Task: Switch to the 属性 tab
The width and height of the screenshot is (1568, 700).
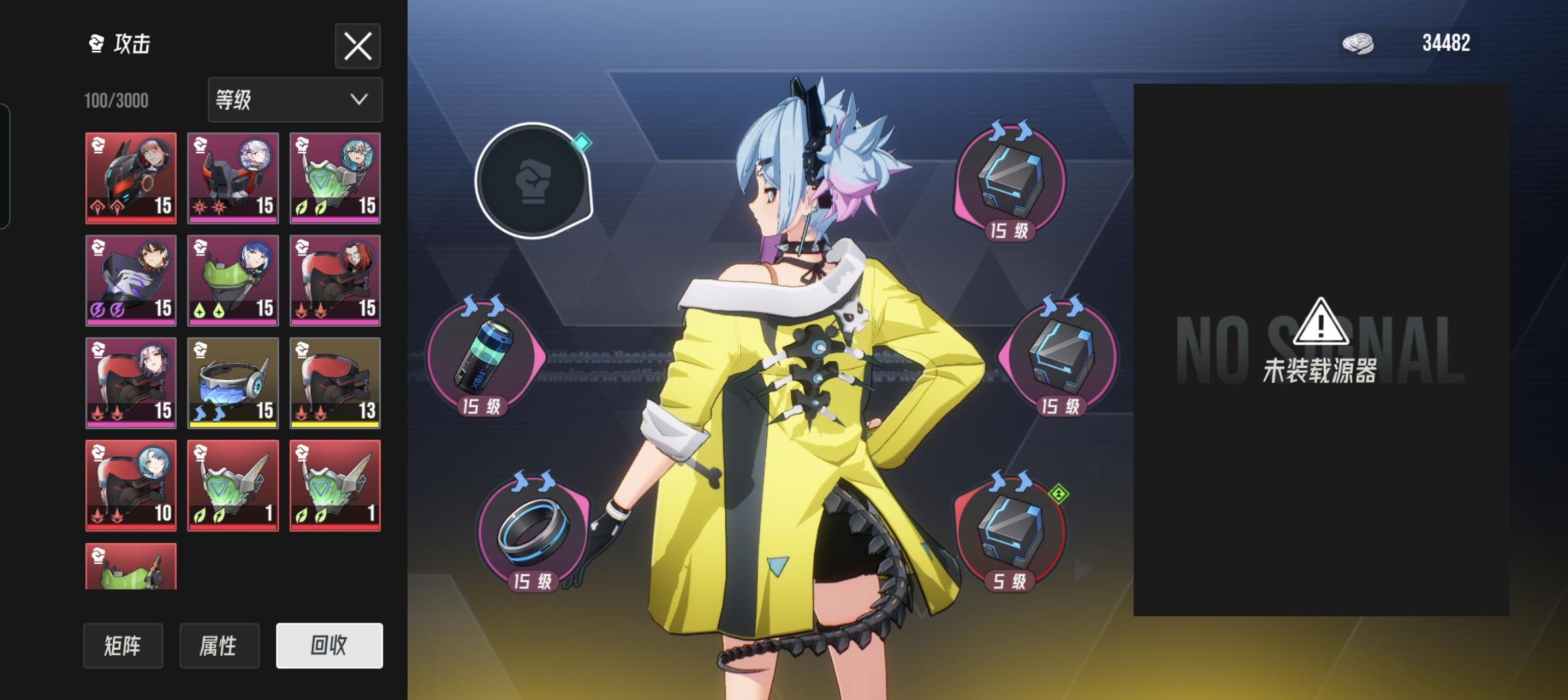Action: coord(219,647)
